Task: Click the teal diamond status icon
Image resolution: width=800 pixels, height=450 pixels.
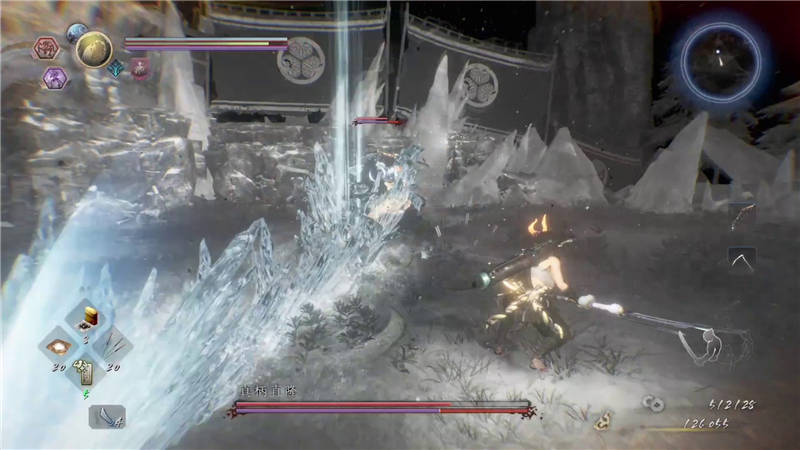Action: [117, 68]
